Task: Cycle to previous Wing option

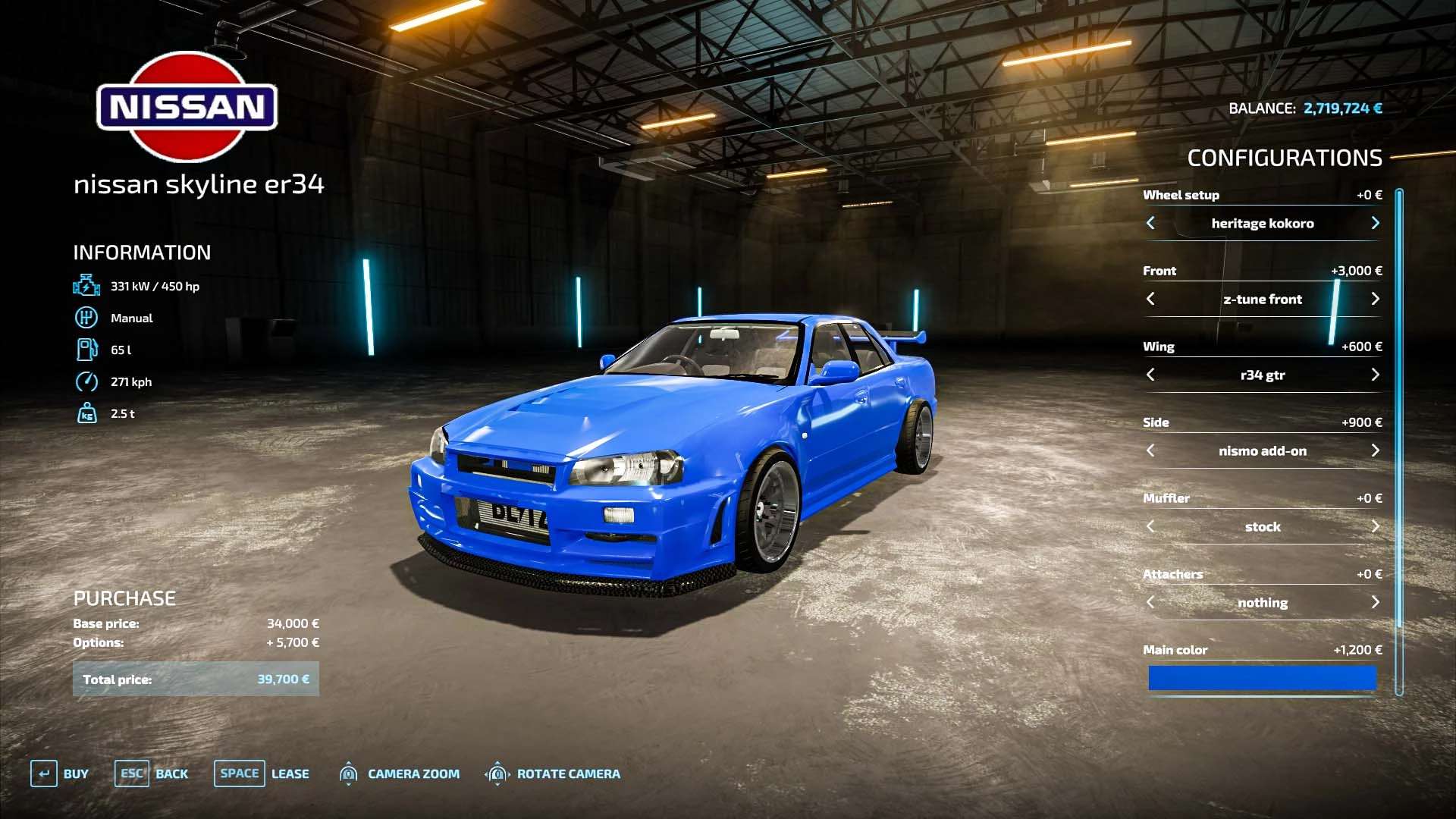Action: tap(1150, 375)
